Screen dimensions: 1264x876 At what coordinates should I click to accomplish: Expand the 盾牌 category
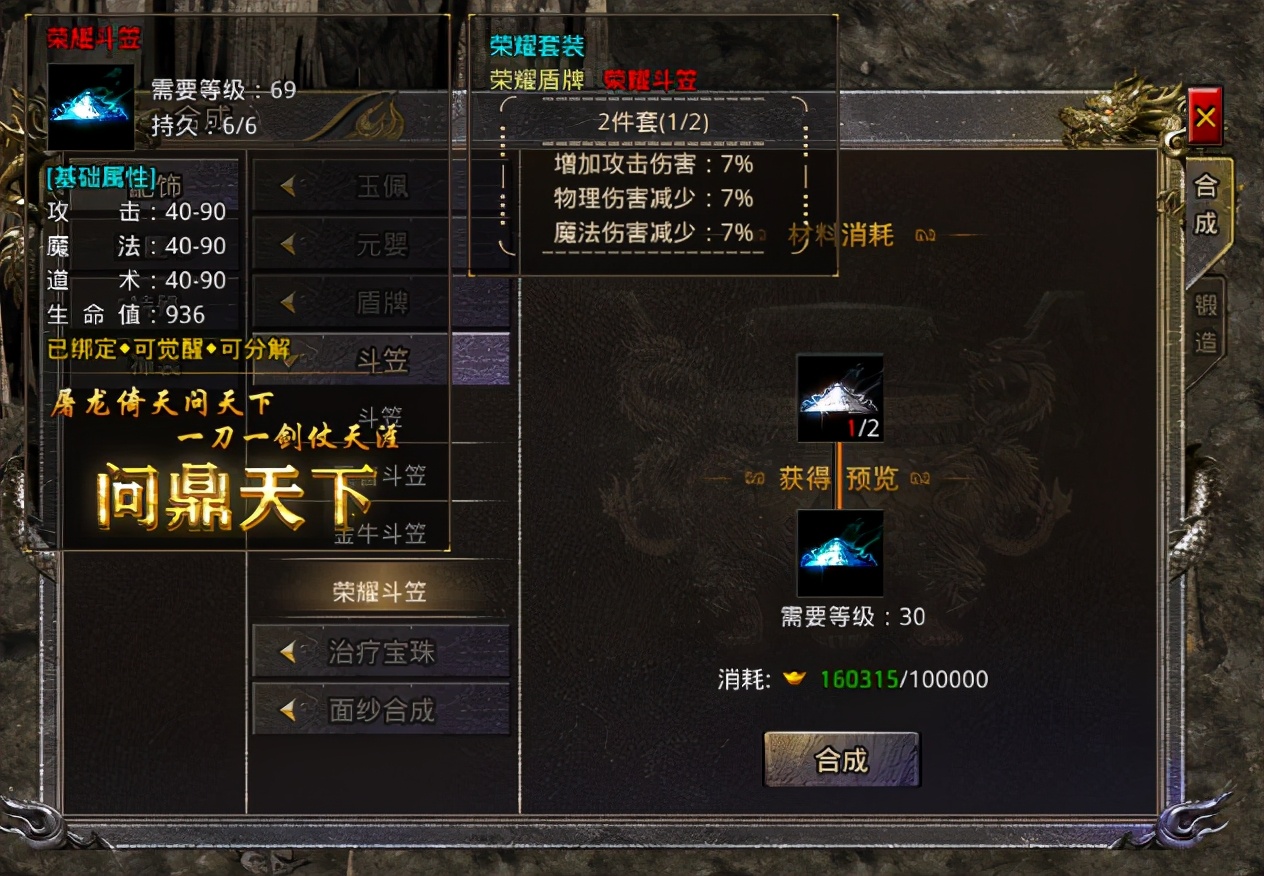381,302
